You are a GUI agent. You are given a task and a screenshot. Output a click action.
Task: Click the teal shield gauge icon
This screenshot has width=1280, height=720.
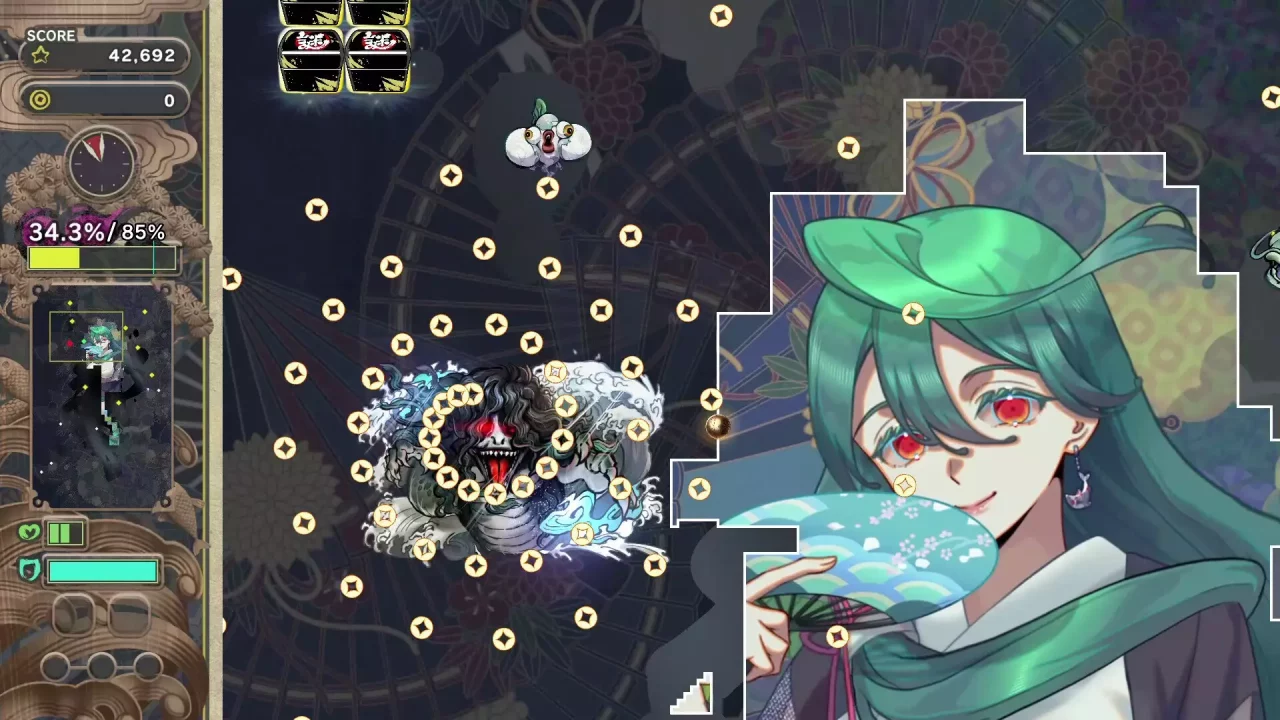(31, 567)
